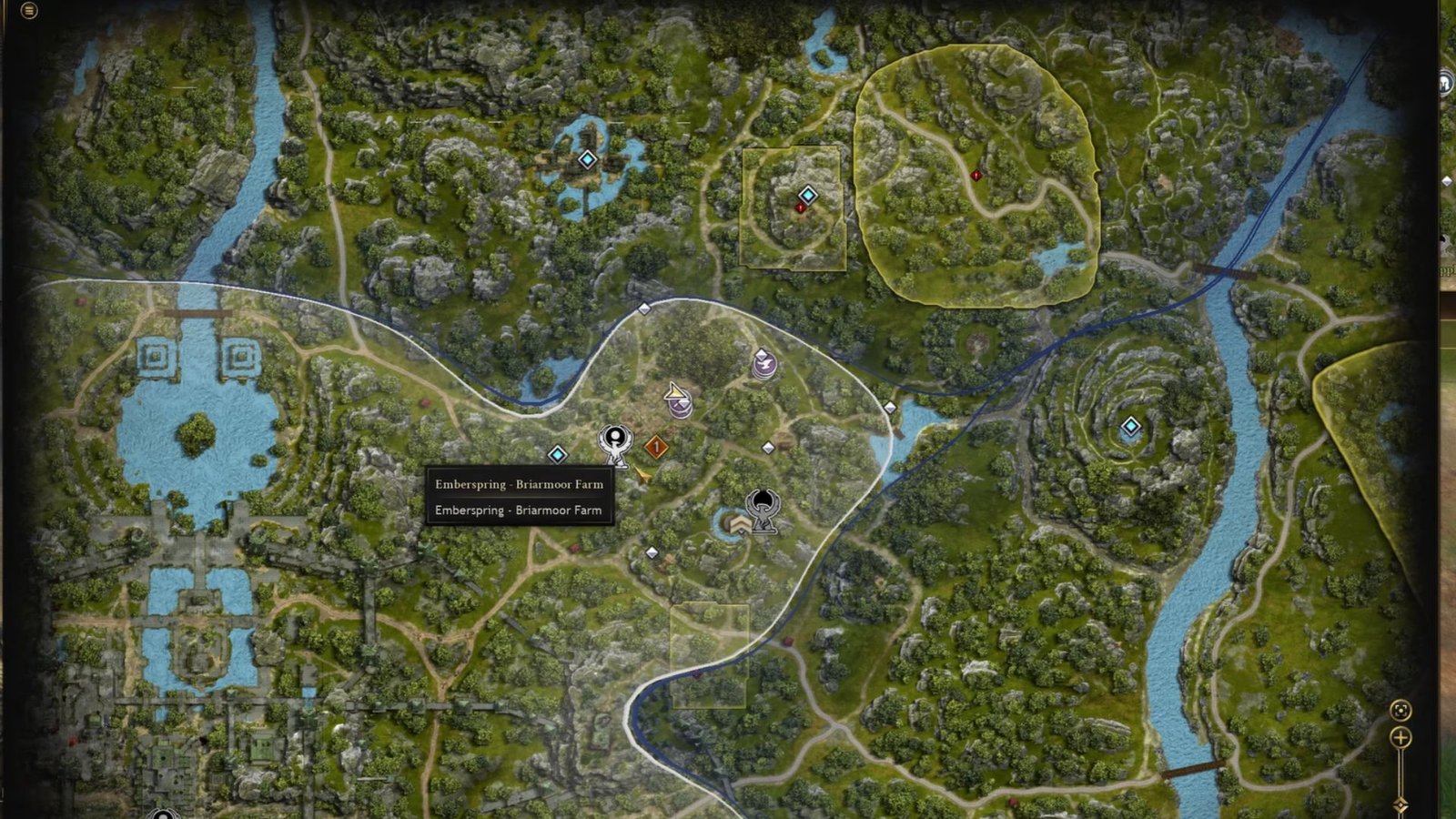Click the map zoom-in plus button

coord(1400,738)
